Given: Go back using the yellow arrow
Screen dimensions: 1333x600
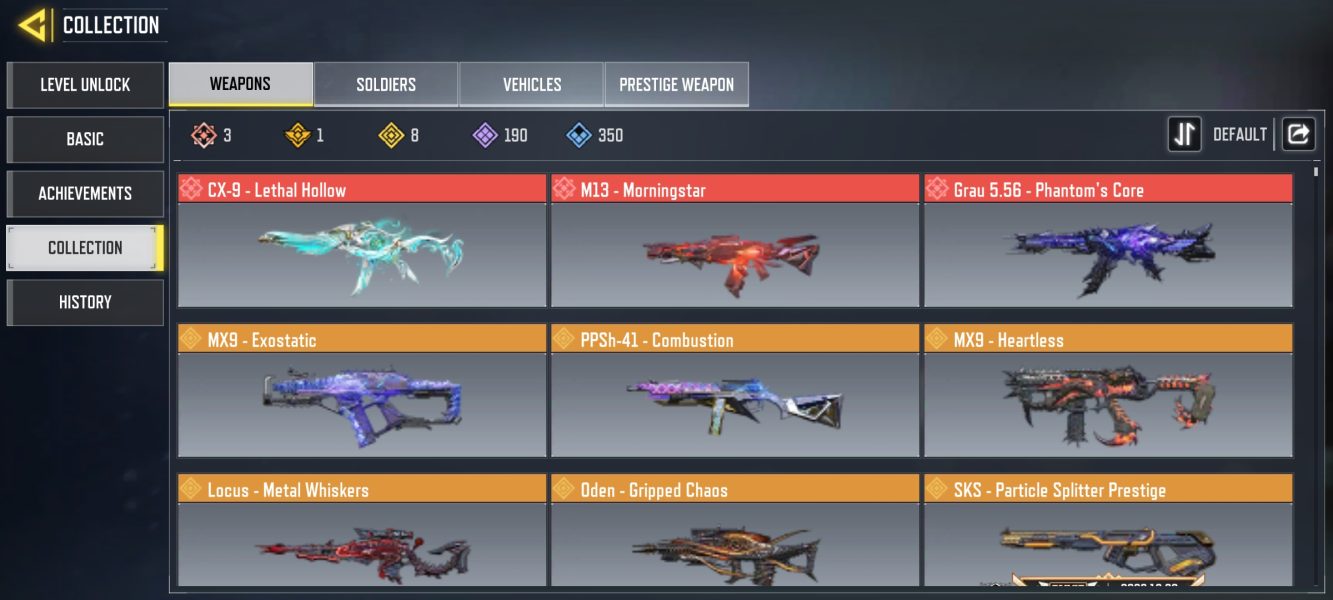Looking at the screenshot, I should point(33,25).
